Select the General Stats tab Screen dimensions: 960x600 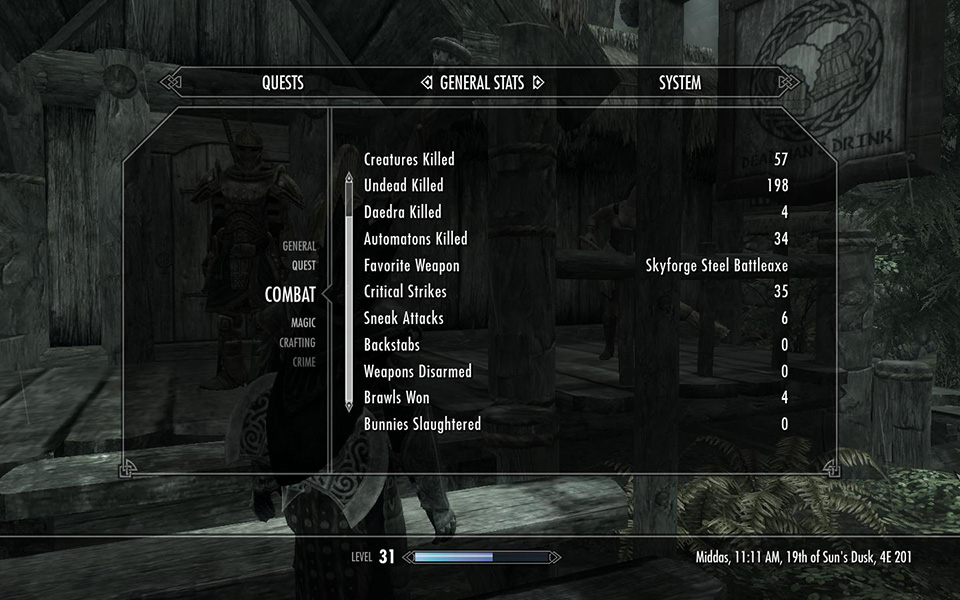pyautogui.click(x=481, y=83)
